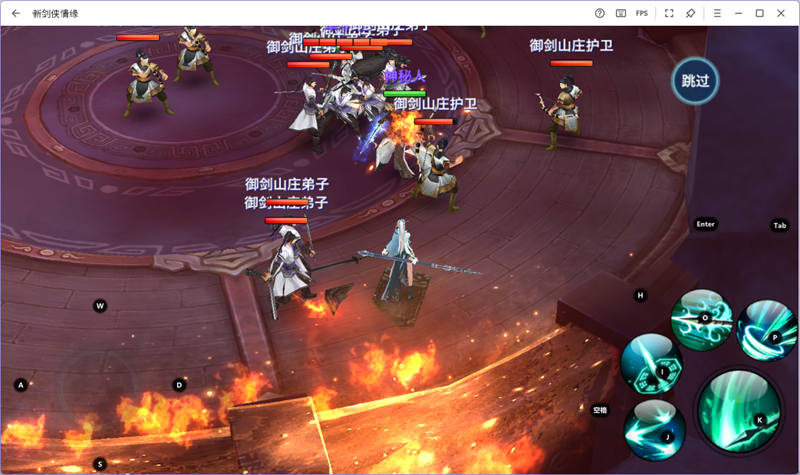The image size is (800, 475).
Task: Pin the emulator window on top
Action: click(x=691, y=13)
